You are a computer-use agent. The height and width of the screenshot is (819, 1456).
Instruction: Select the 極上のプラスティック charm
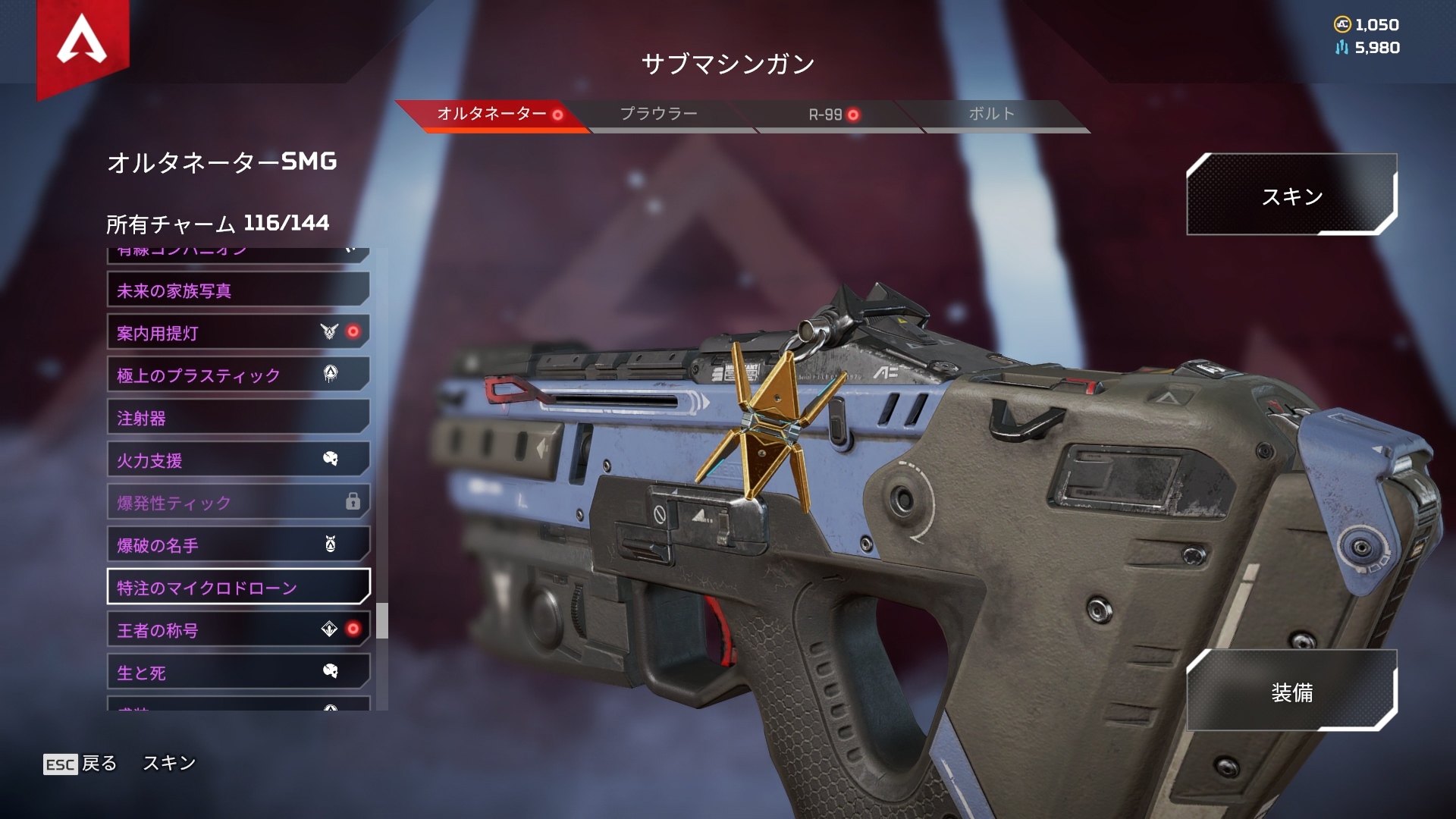tap(238, 375)
